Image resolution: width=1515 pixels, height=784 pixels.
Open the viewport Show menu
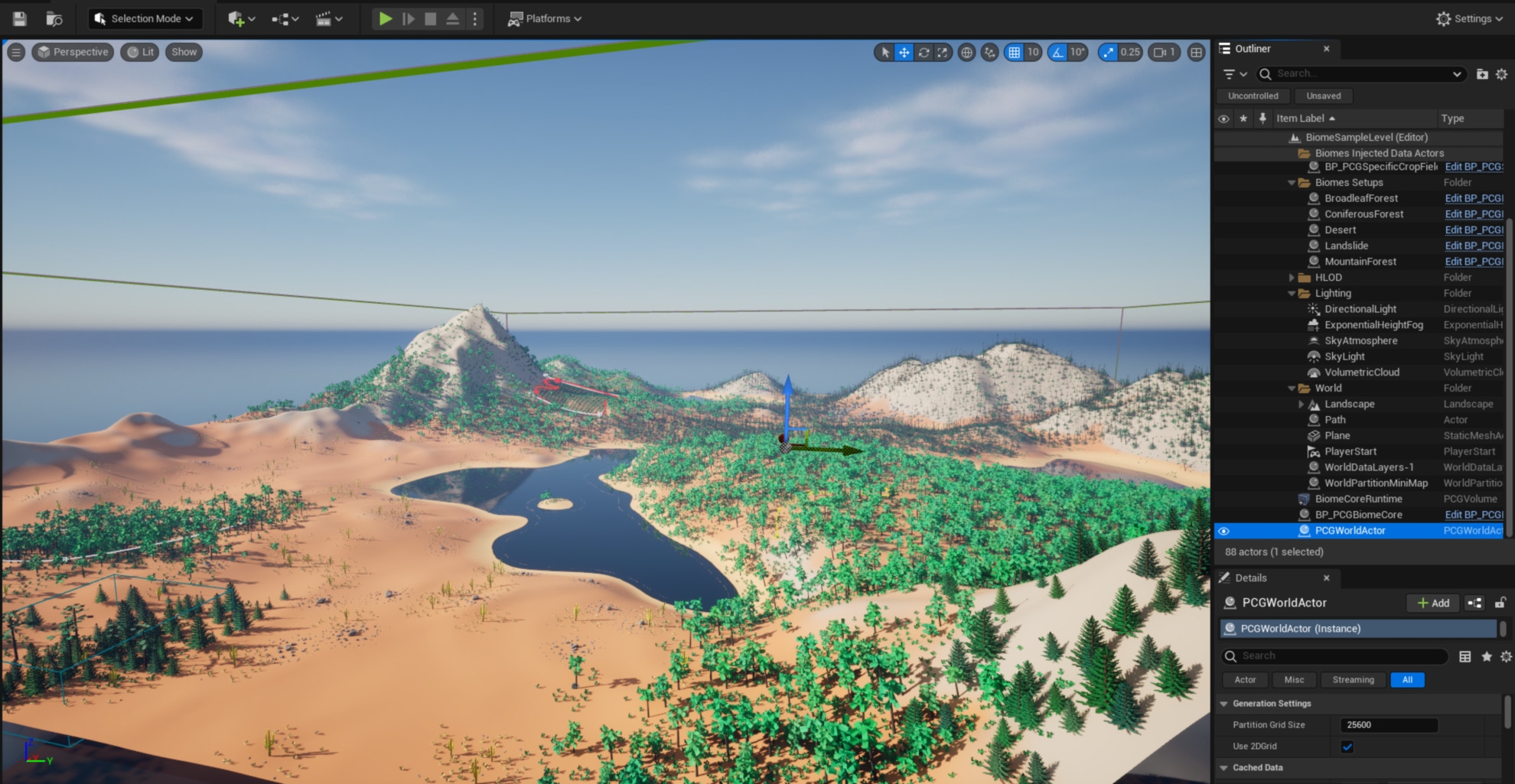coord(184,52)
